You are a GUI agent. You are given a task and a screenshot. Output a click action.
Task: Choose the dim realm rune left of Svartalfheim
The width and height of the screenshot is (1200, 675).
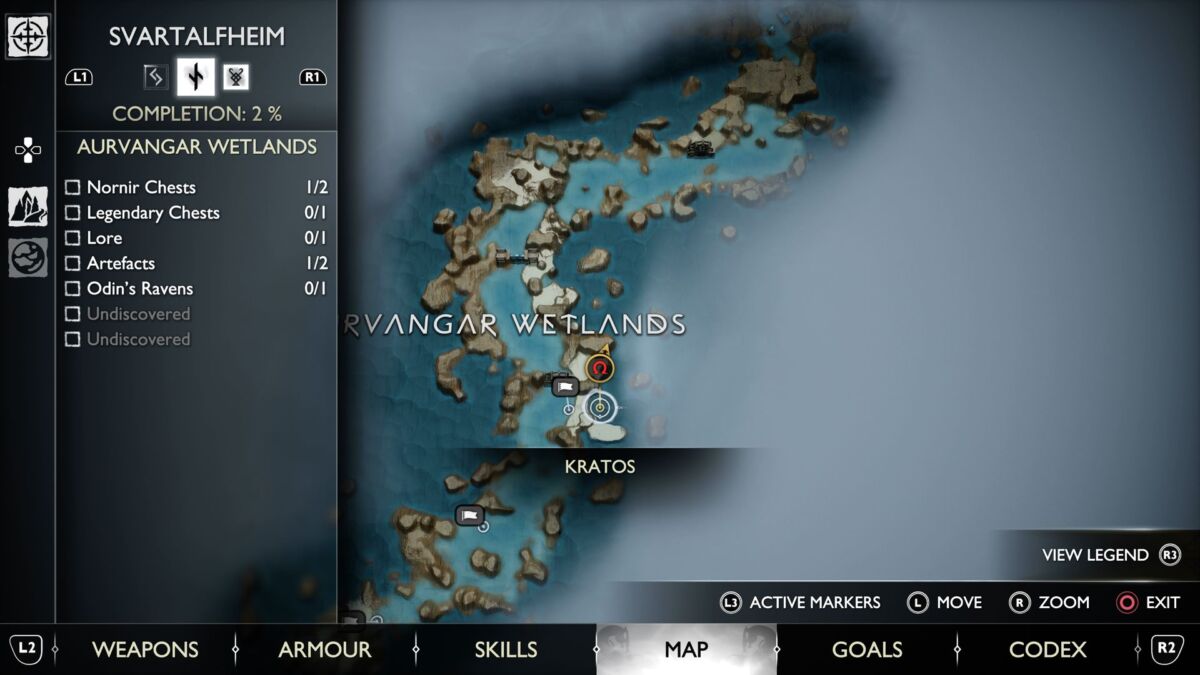(155, 77)
